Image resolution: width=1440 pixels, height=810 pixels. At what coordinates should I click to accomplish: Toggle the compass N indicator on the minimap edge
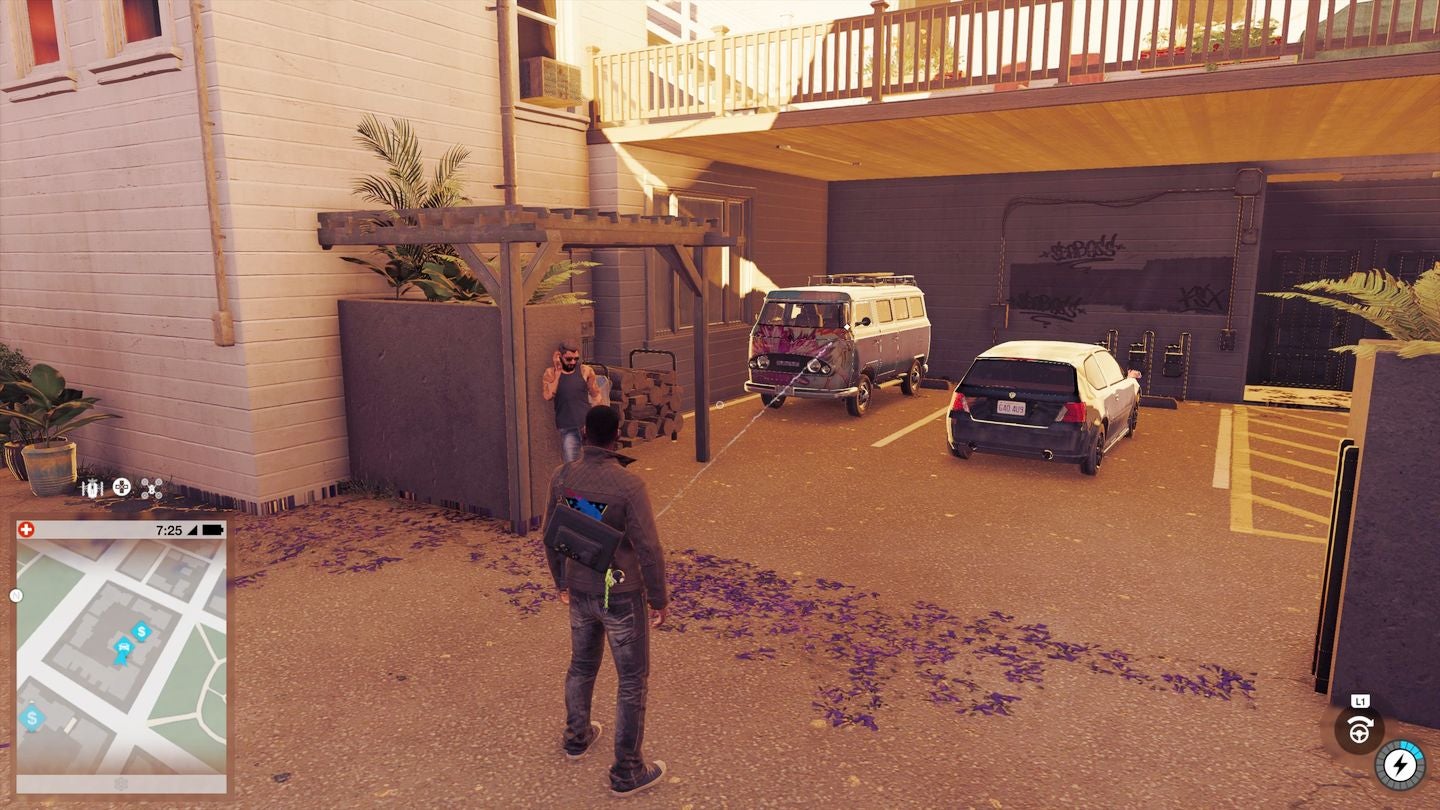pyautogui.click(x=14, y=596)
